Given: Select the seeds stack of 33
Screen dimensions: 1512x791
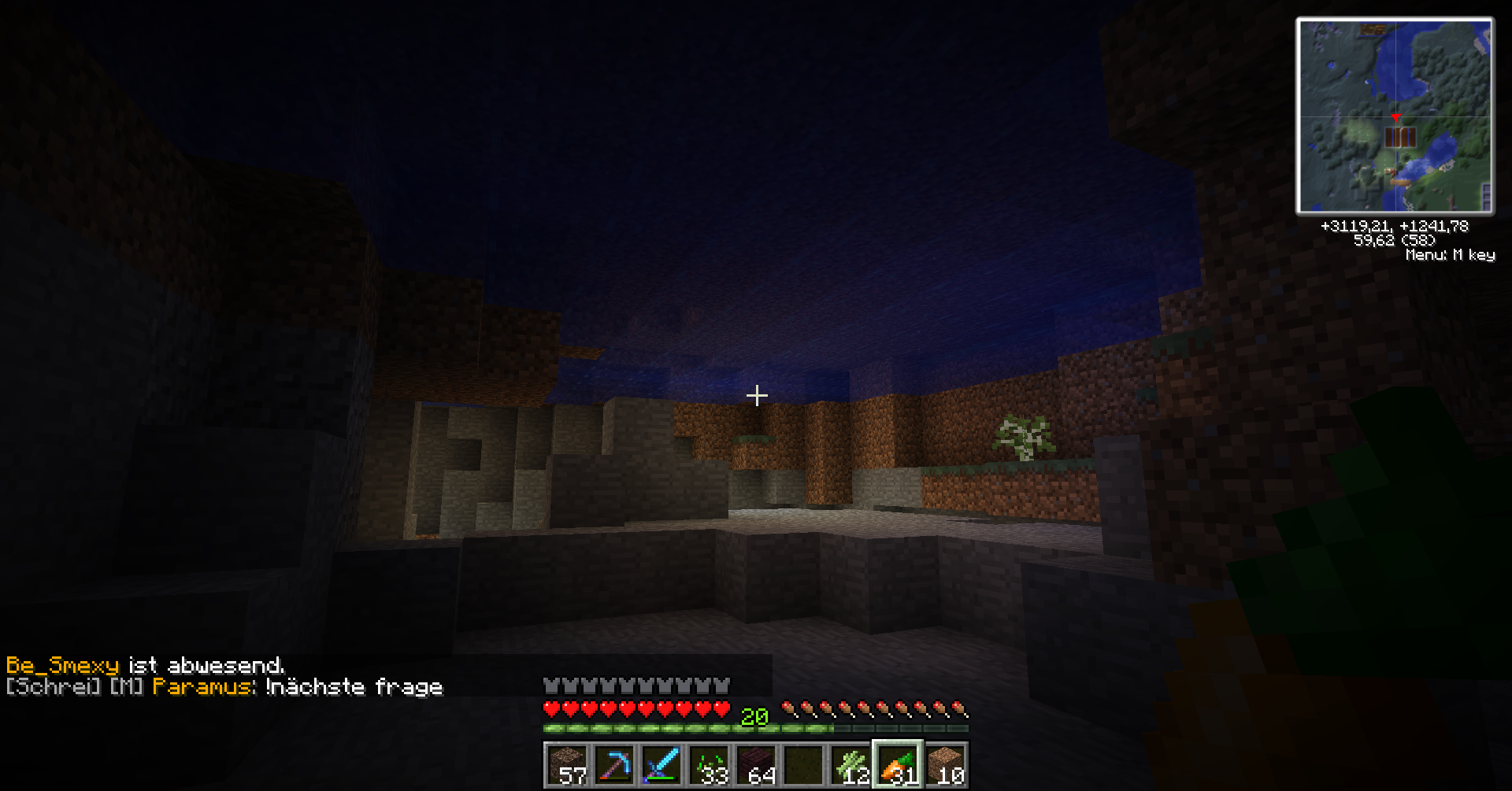Looking at the screenshot, I should coord(709,765).
